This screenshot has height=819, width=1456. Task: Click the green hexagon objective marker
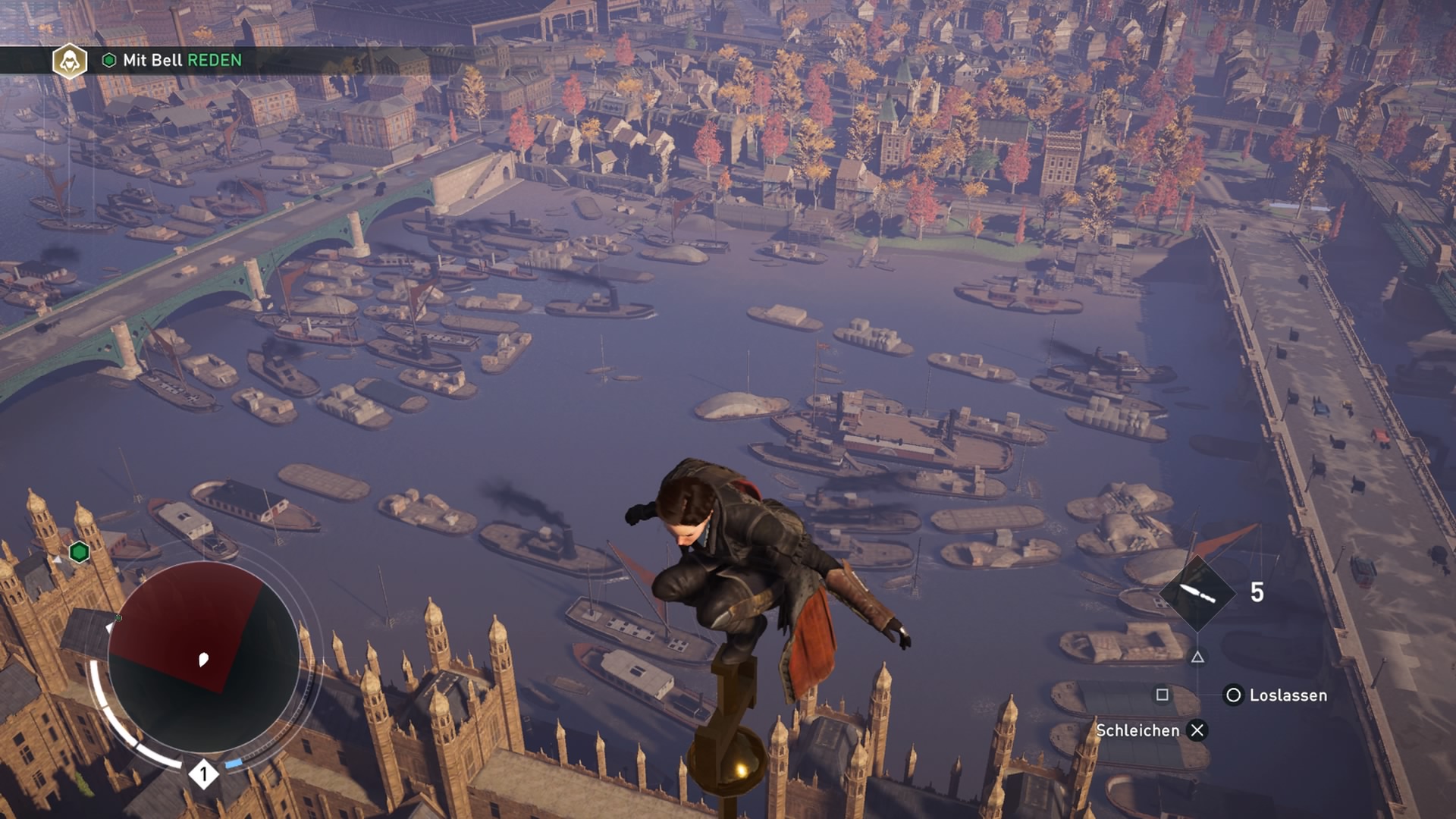80,552
